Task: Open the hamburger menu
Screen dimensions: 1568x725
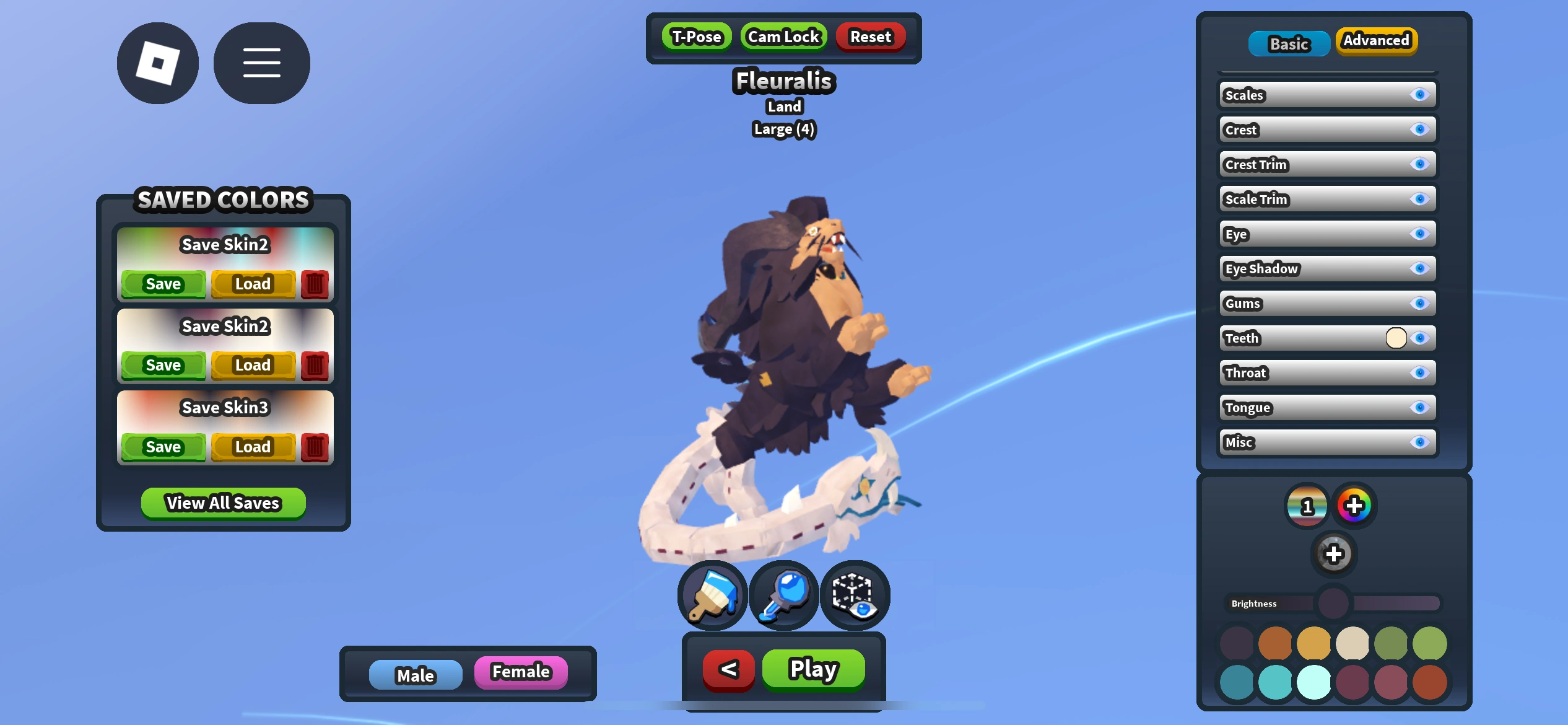Action: [x=261, y=63]
